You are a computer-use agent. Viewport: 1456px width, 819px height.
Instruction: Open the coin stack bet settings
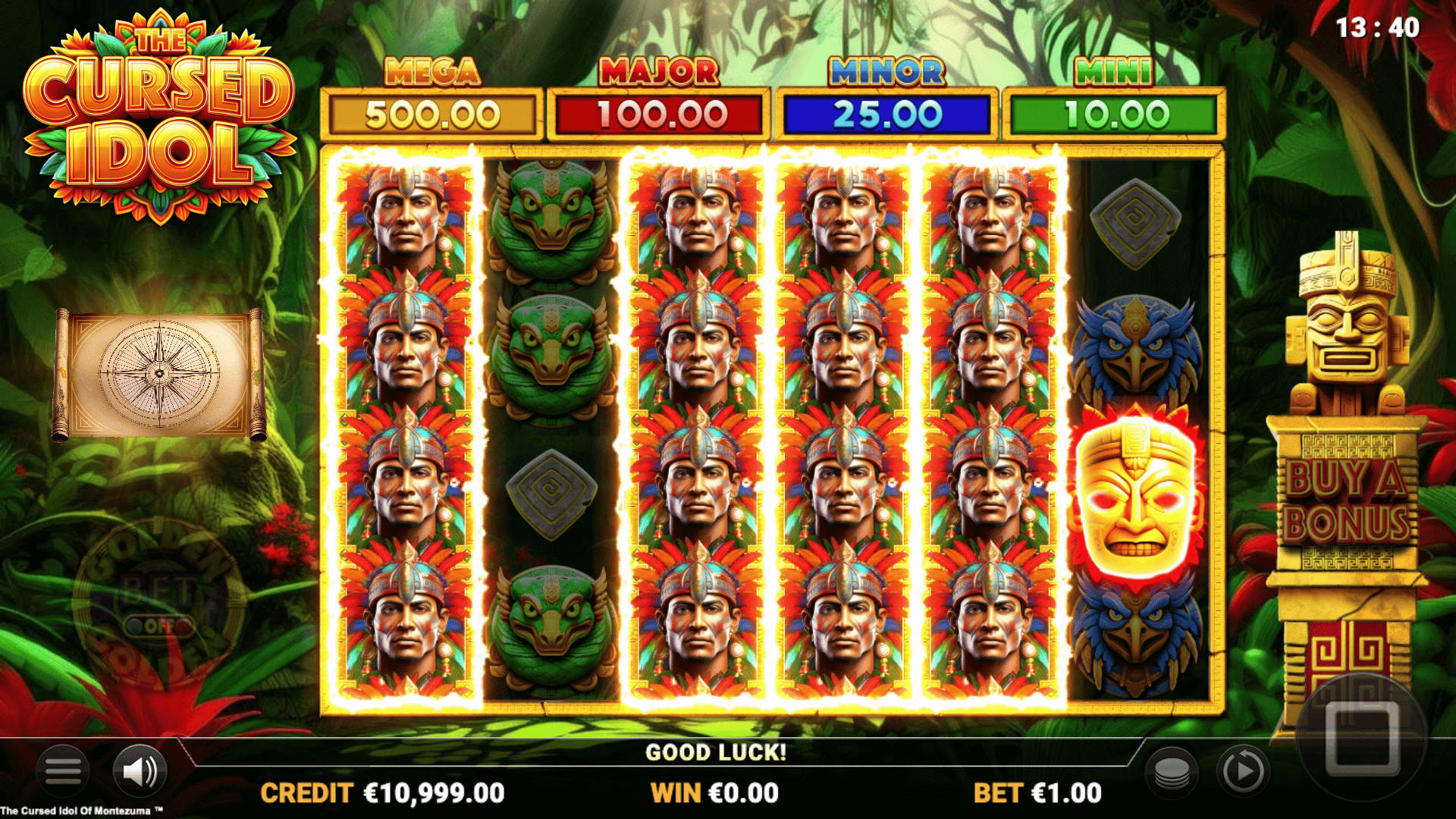pos(1172,772)
